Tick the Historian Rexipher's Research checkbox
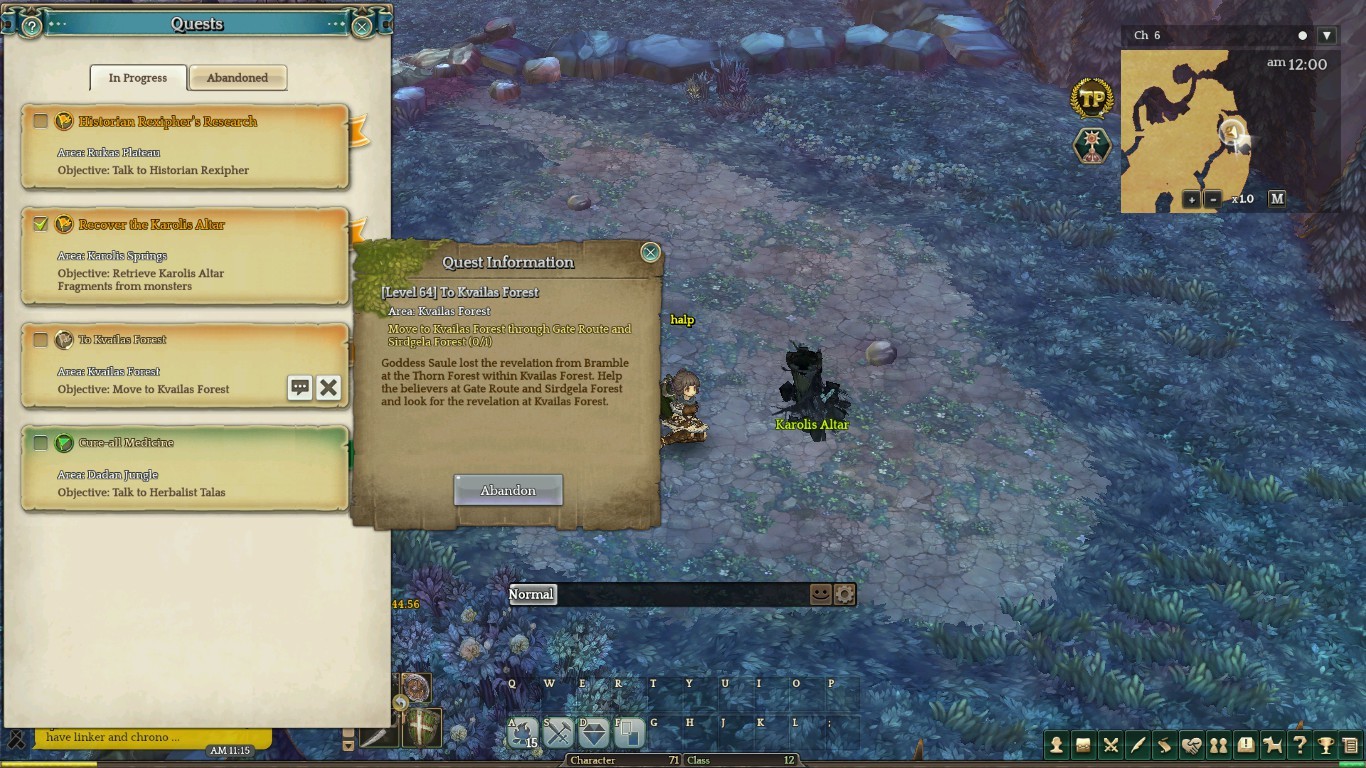1366x768 pixels. [40, 121]
